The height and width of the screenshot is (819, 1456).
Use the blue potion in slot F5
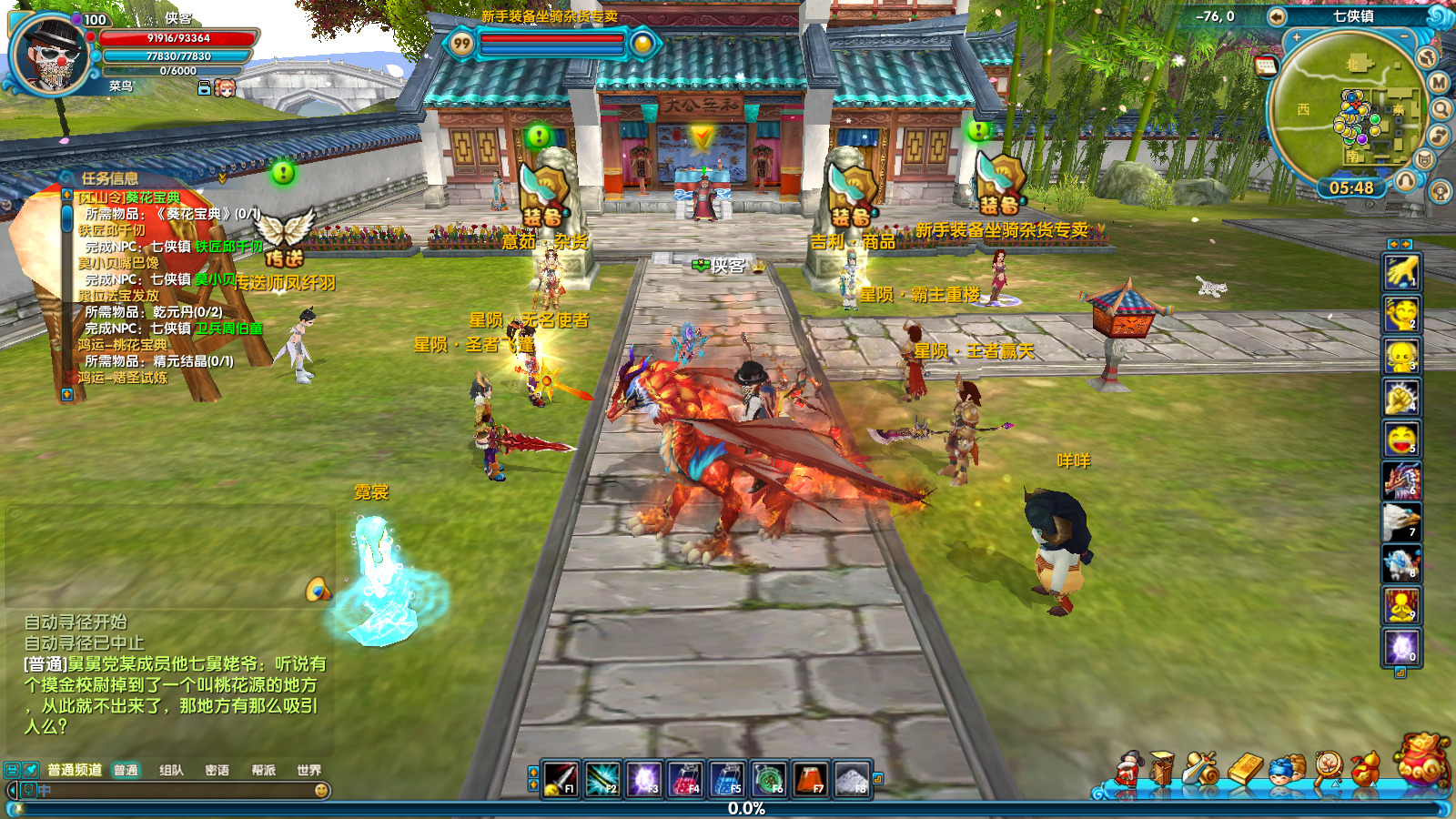[x=726, y=779]
